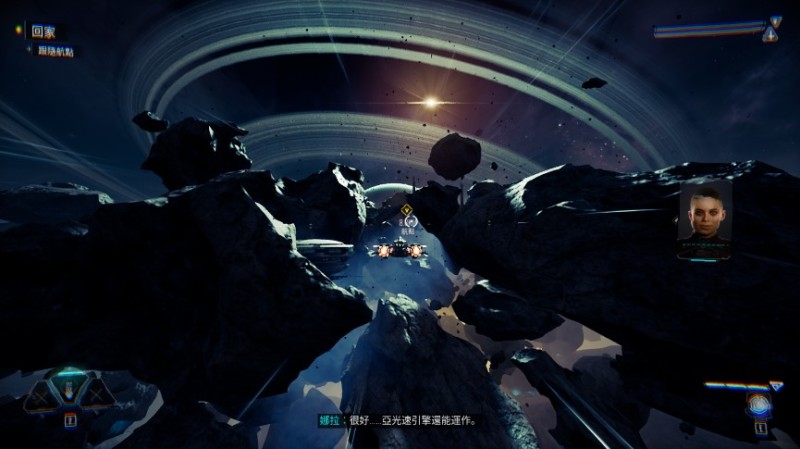
Task: Click the 跟隨航點 objective line
Action: [x=54, y=51]
